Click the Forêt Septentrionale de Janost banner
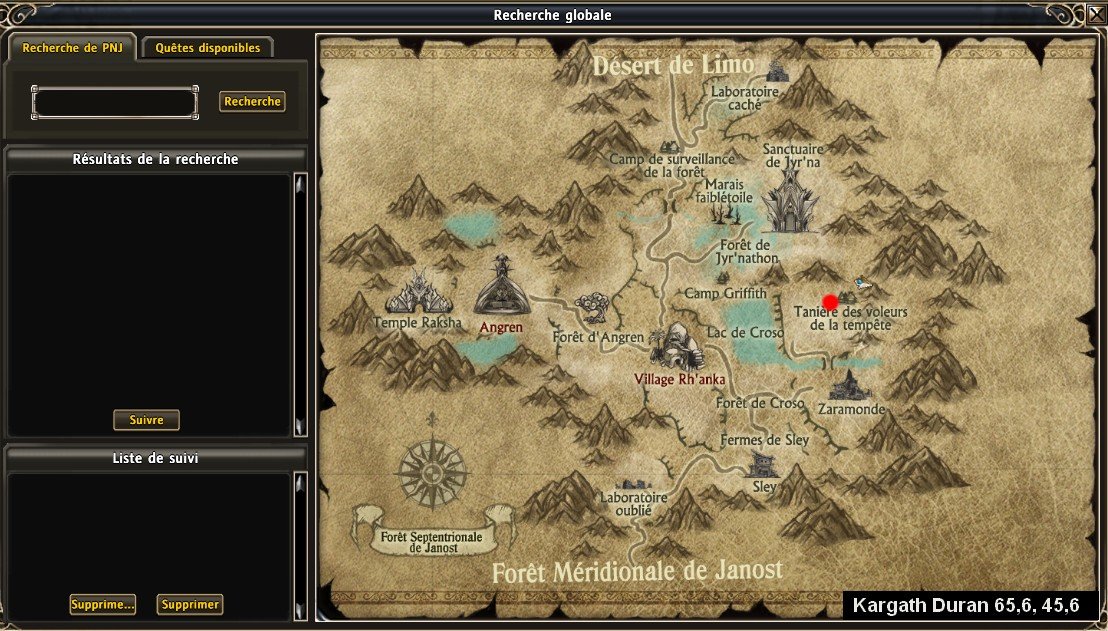 pyautogui.click(x=432, y=542)
